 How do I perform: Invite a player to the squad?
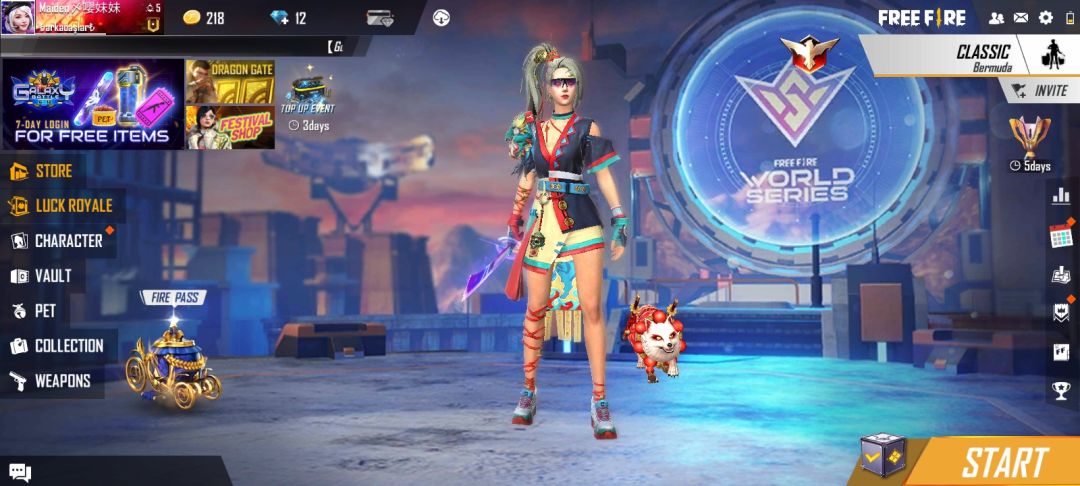[1040, 90]
